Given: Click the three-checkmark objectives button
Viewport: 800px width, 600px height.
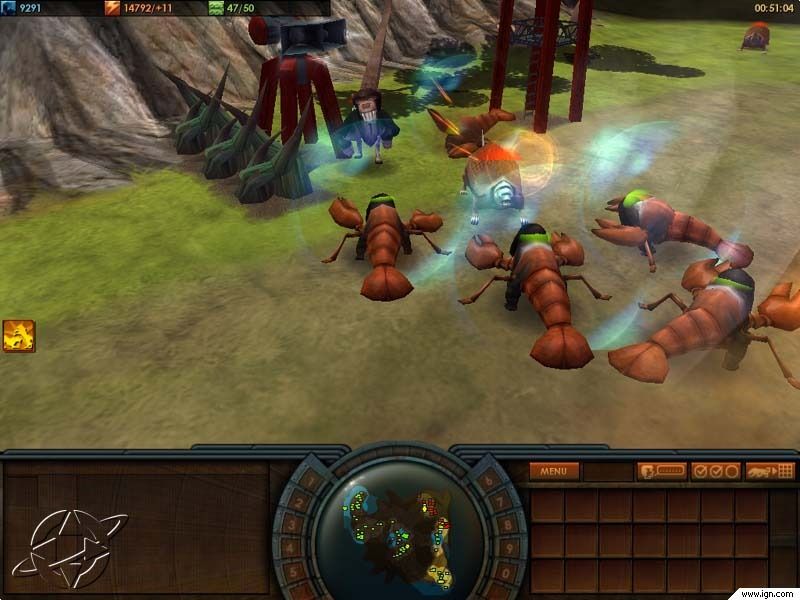Looking at the screenshot, I should pyautogui.click(x=716, y=471).
